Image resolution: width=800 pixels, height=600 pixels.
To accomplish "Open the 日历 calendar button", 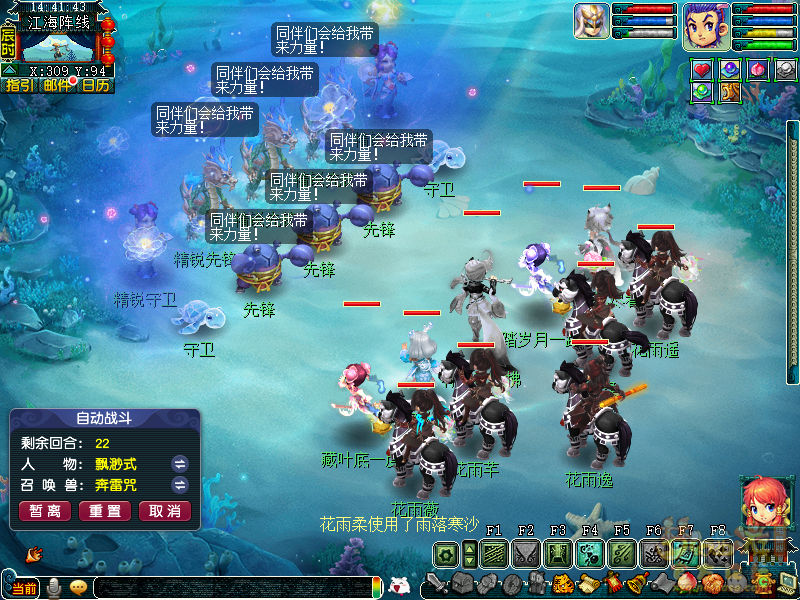I will point(96,85).
